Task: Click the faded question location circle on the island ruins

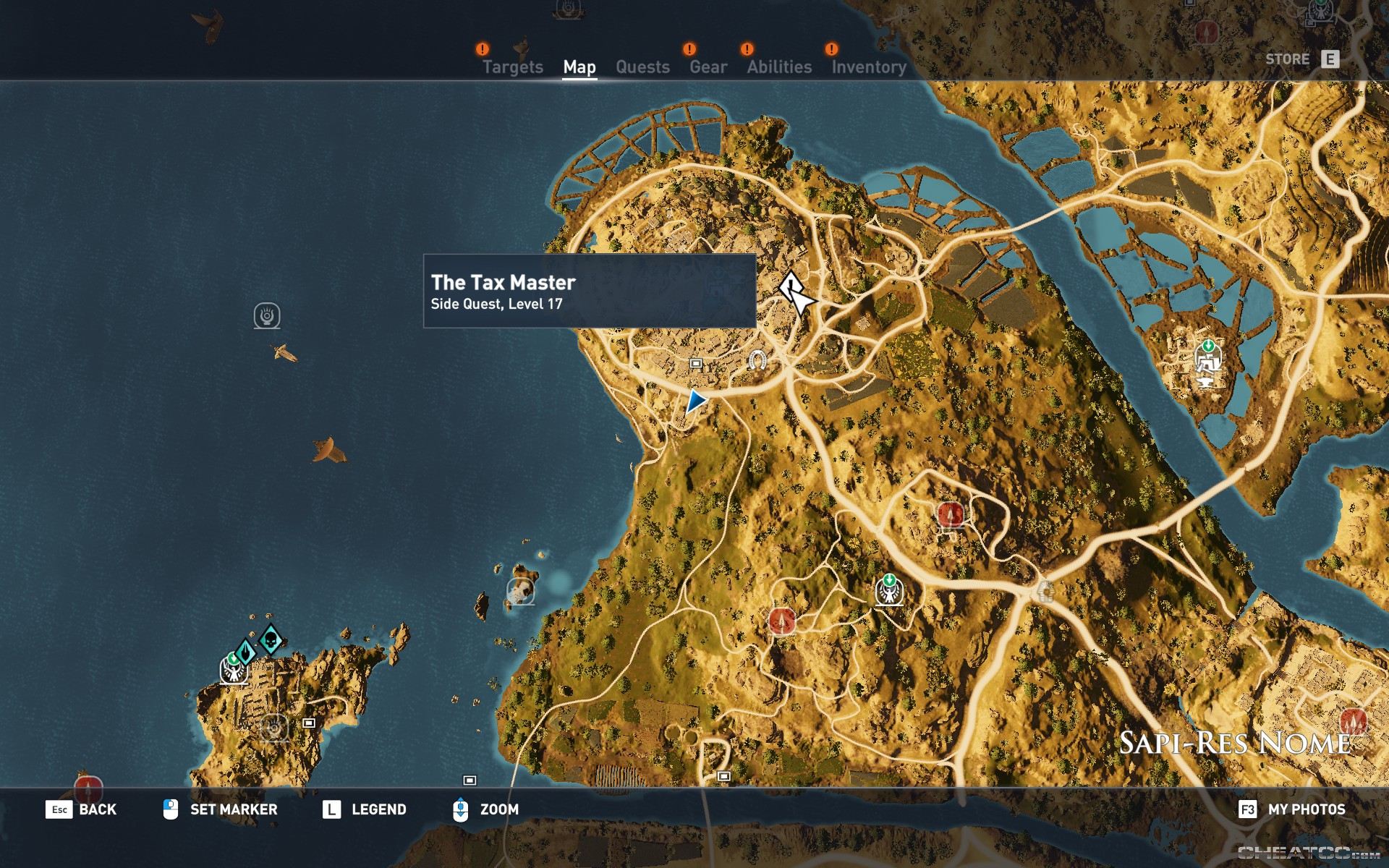Action: click(x=273, y=728)
